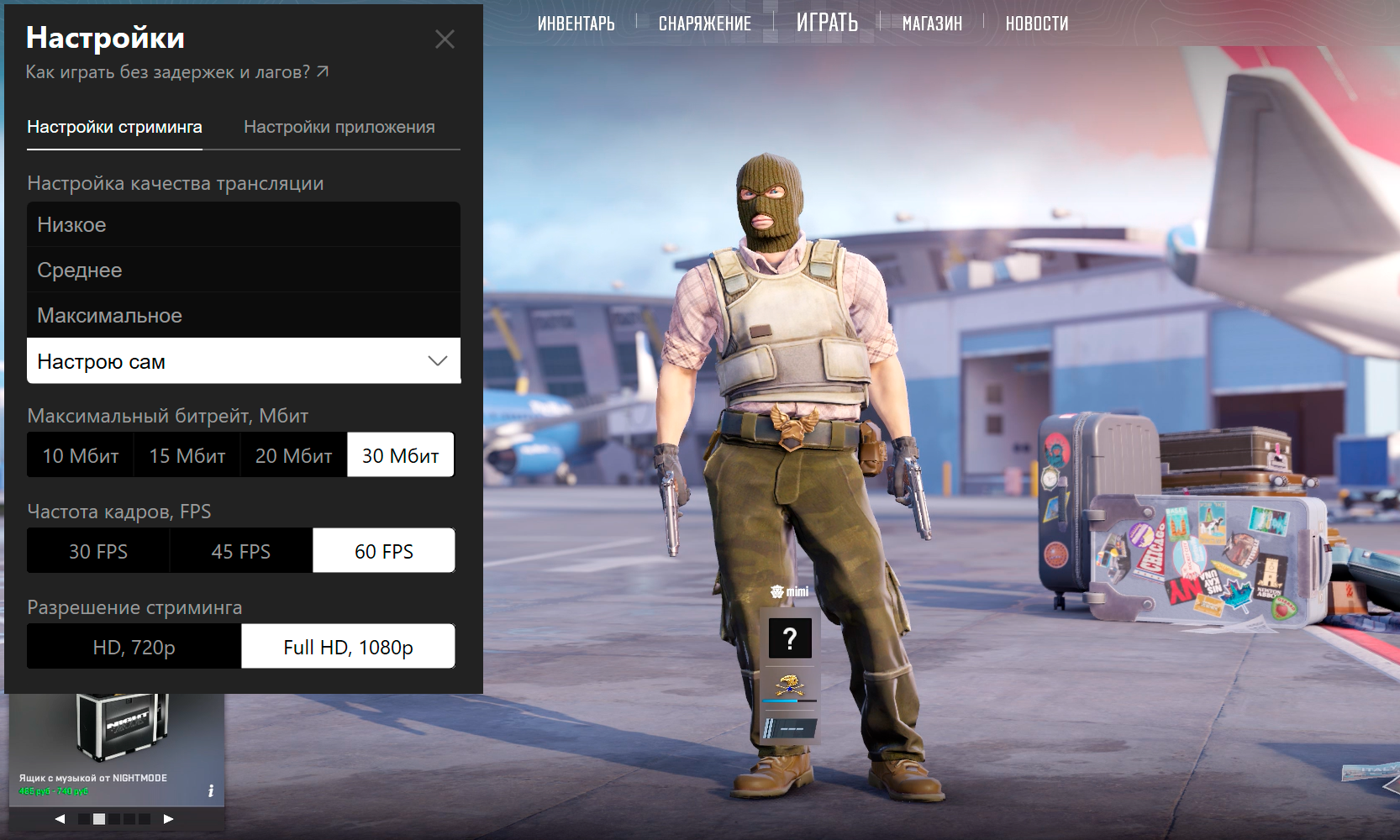Image resolution: width=1400 pixels, height=840 pixels.
Task: Select the Настрою сам quality option
Action: pos(243,361)
